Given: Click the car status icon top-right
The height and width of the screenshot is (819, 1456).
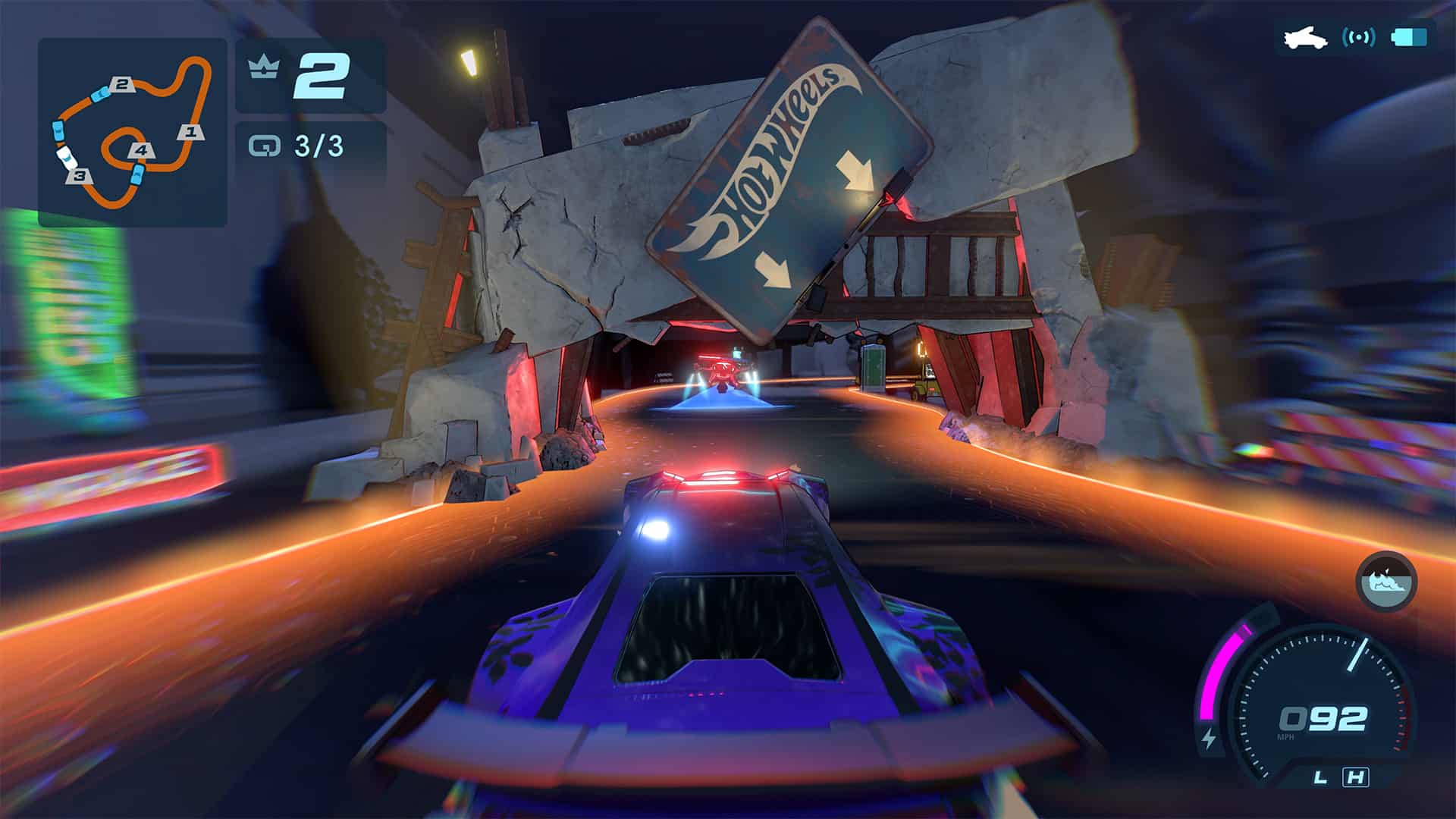Looking at the screenshot, I should 1304,38.
